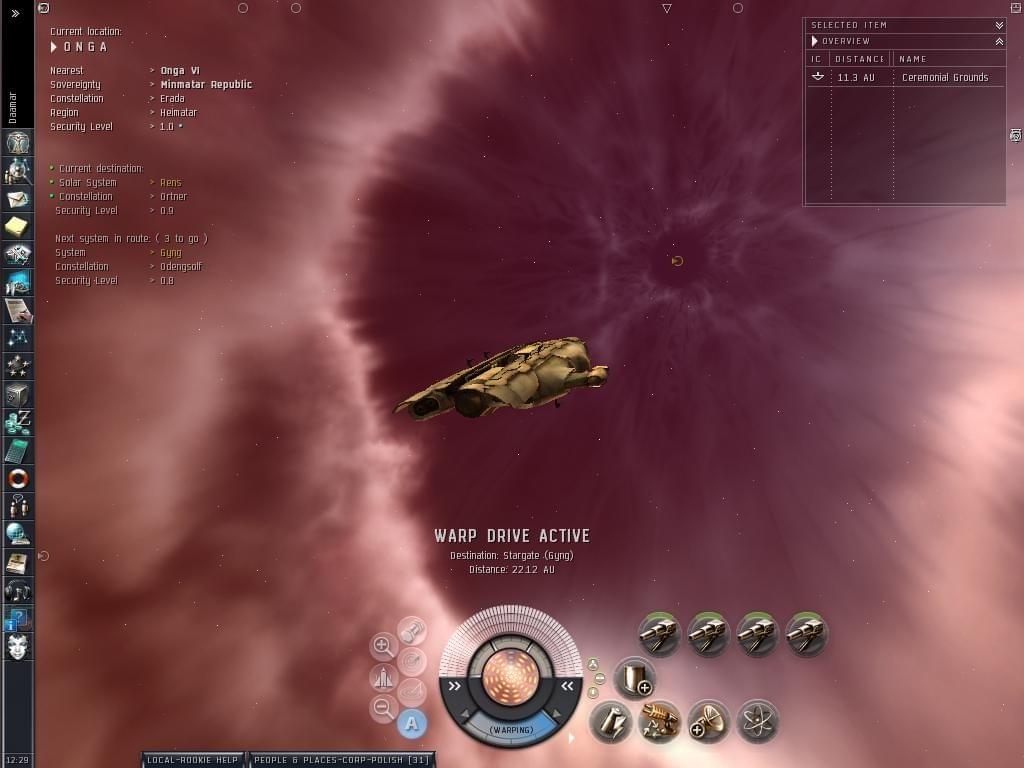The width and height of the screenshot is (1024, 768).
Task: Toggle the autopilot 'A' button
Action: 412,723
